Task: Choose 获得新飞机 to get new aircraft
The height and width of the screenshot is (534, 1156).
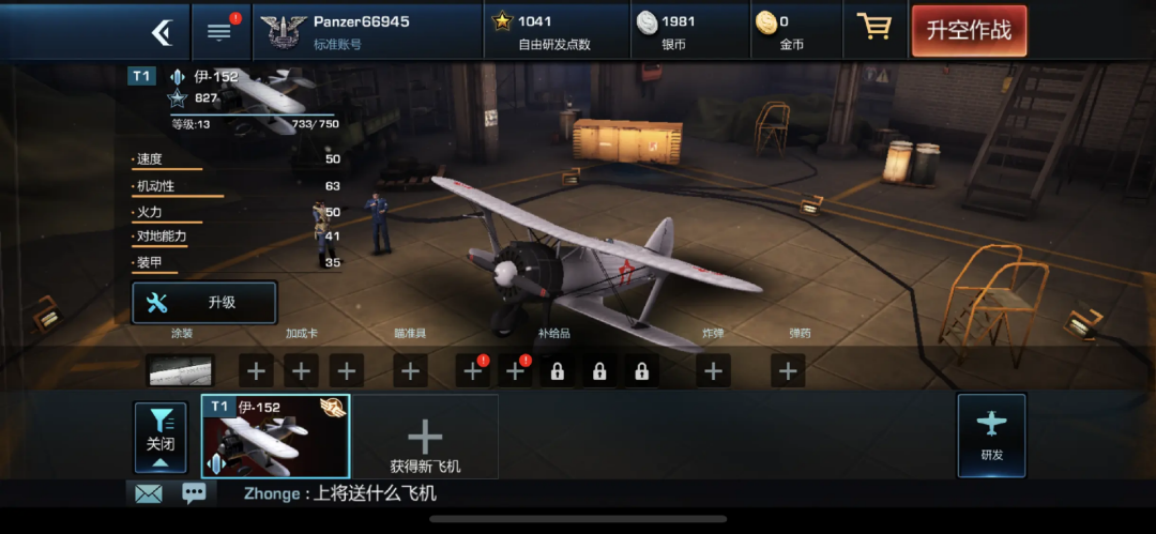Action: [425, 444]
